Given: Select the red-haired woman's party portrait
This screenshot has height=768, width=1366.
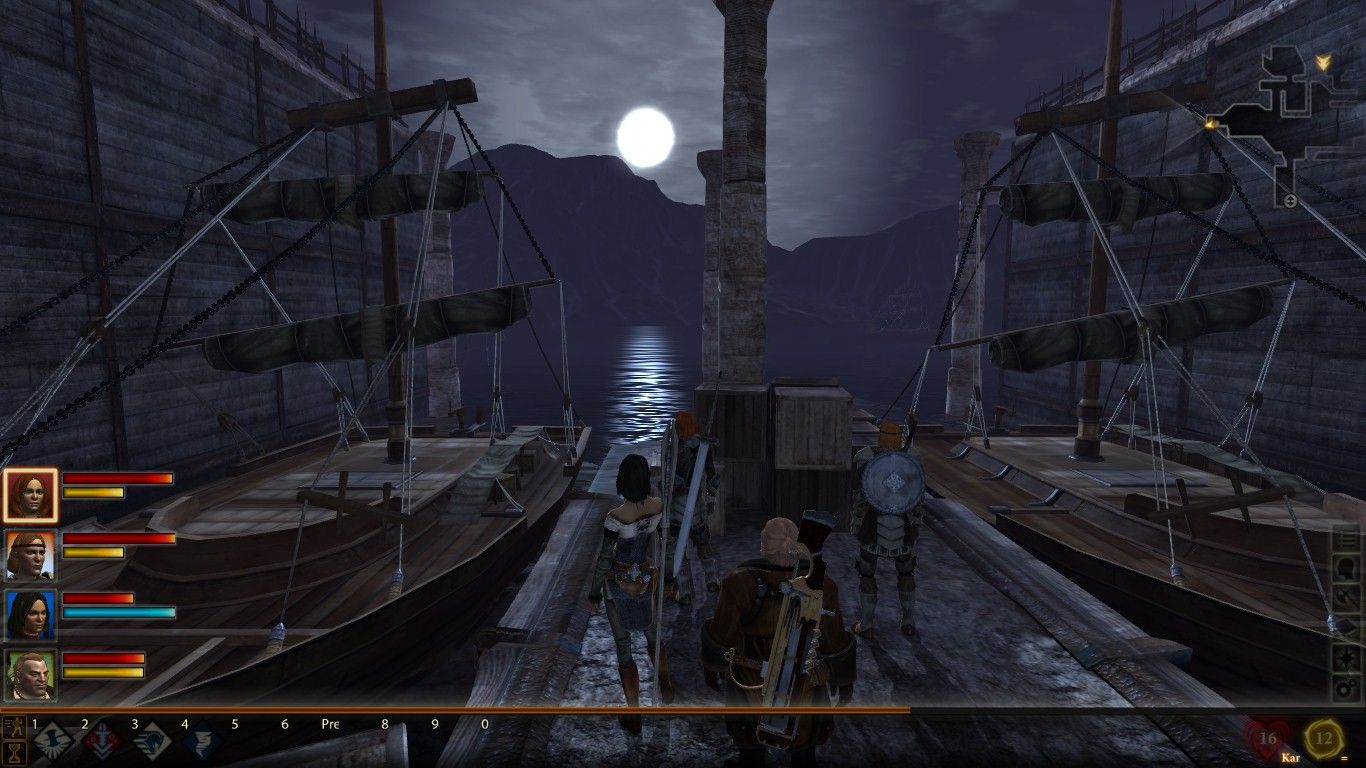Looking at the screenshot, I should click(30, 495).
